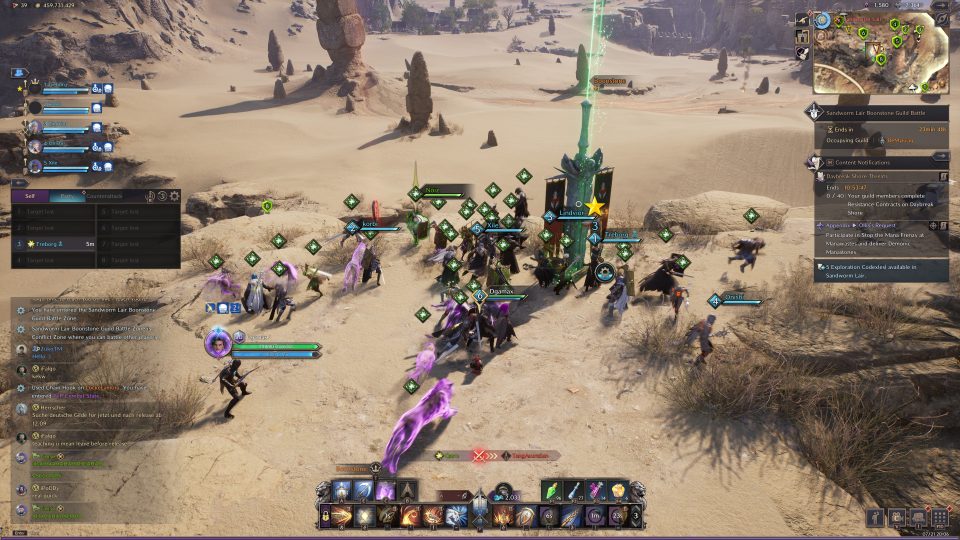Switch to the Self target tab

[x=30, y=197]
